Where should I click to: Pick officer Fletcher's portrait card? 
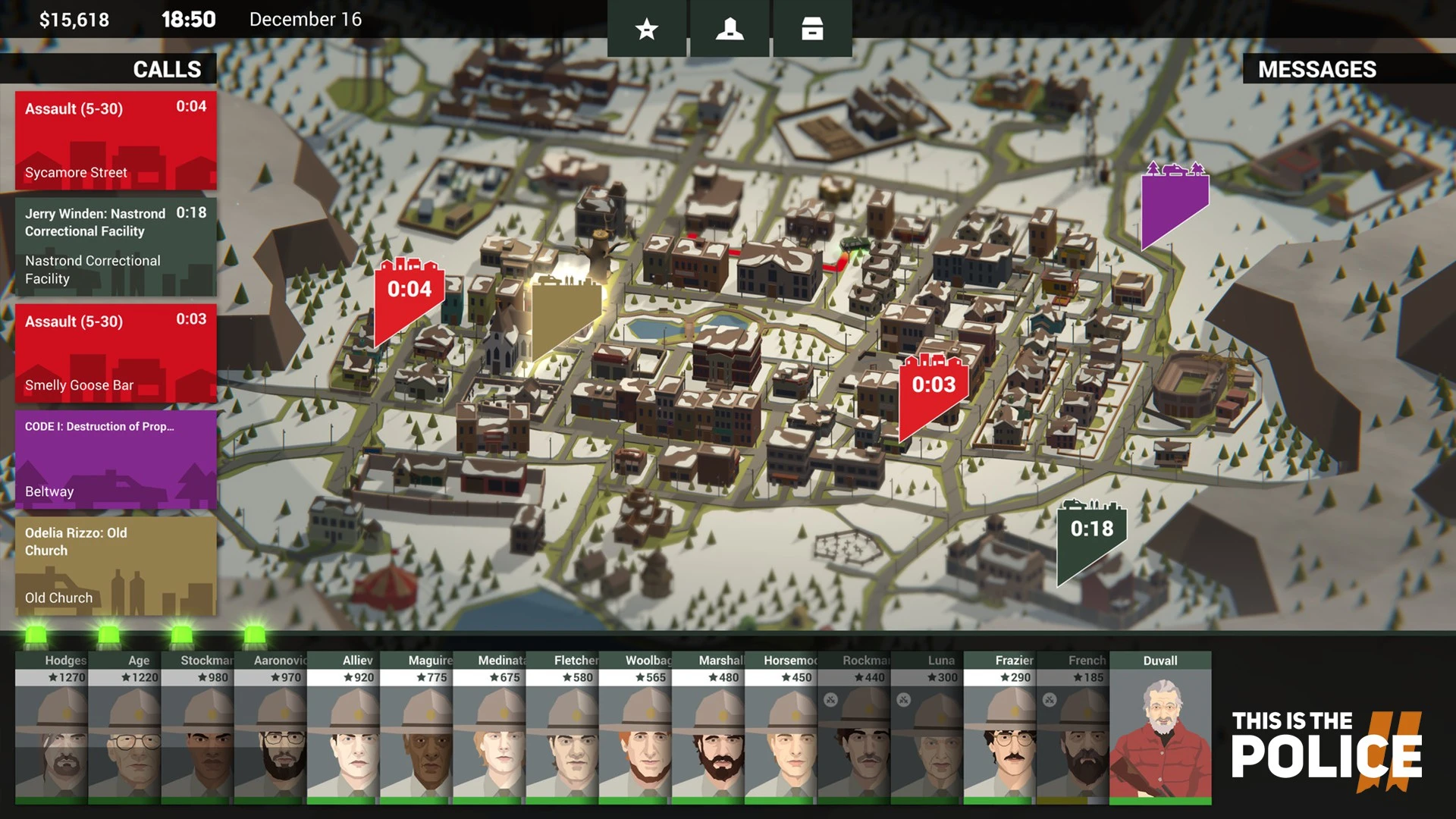(562, 728)
